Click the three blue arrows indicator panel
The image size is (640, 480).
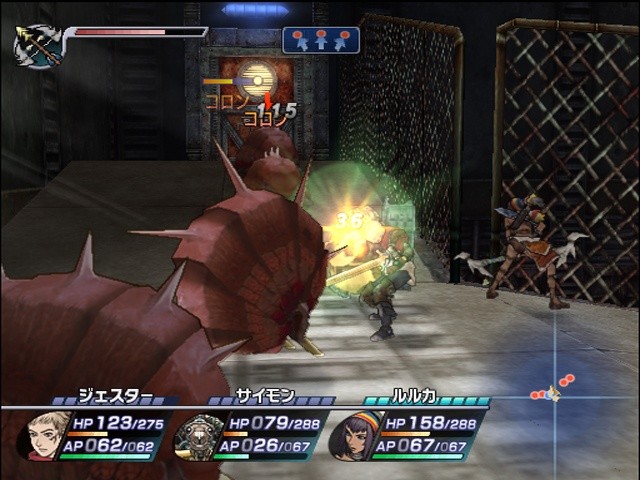(320, 39)
